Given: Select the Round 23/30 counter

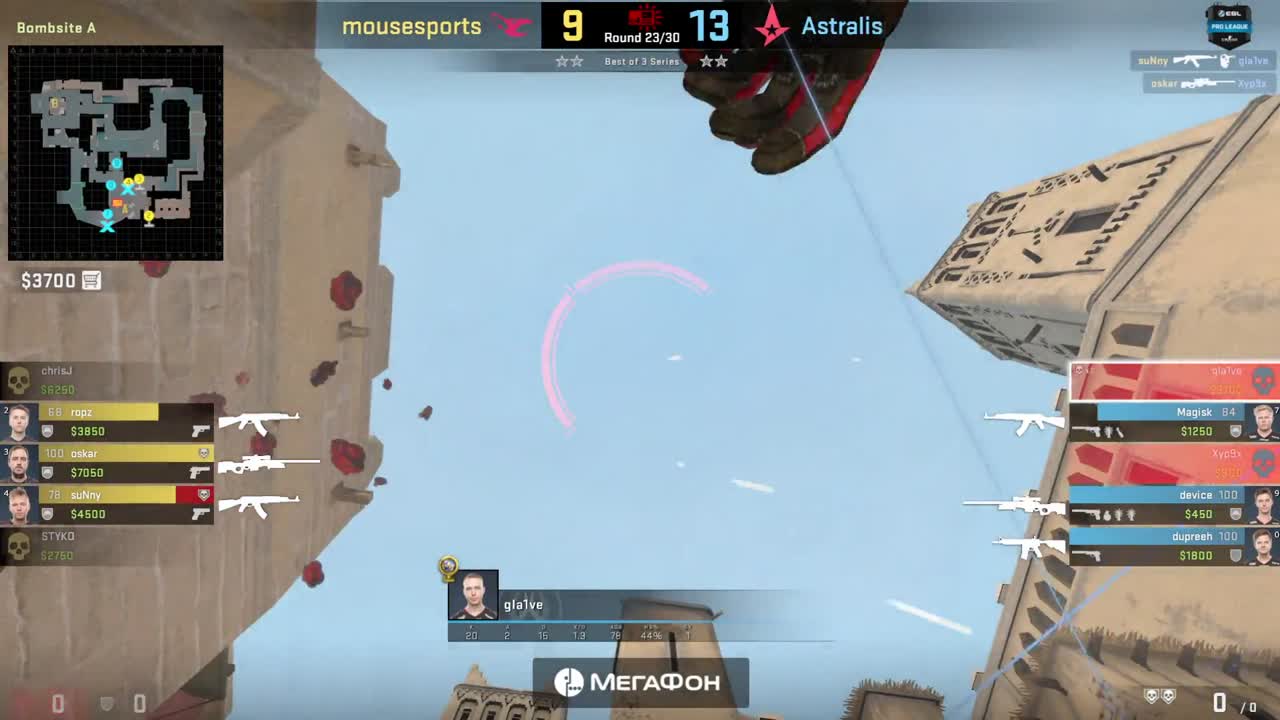Looking at the screenshot, I should (x=641, y=37).
